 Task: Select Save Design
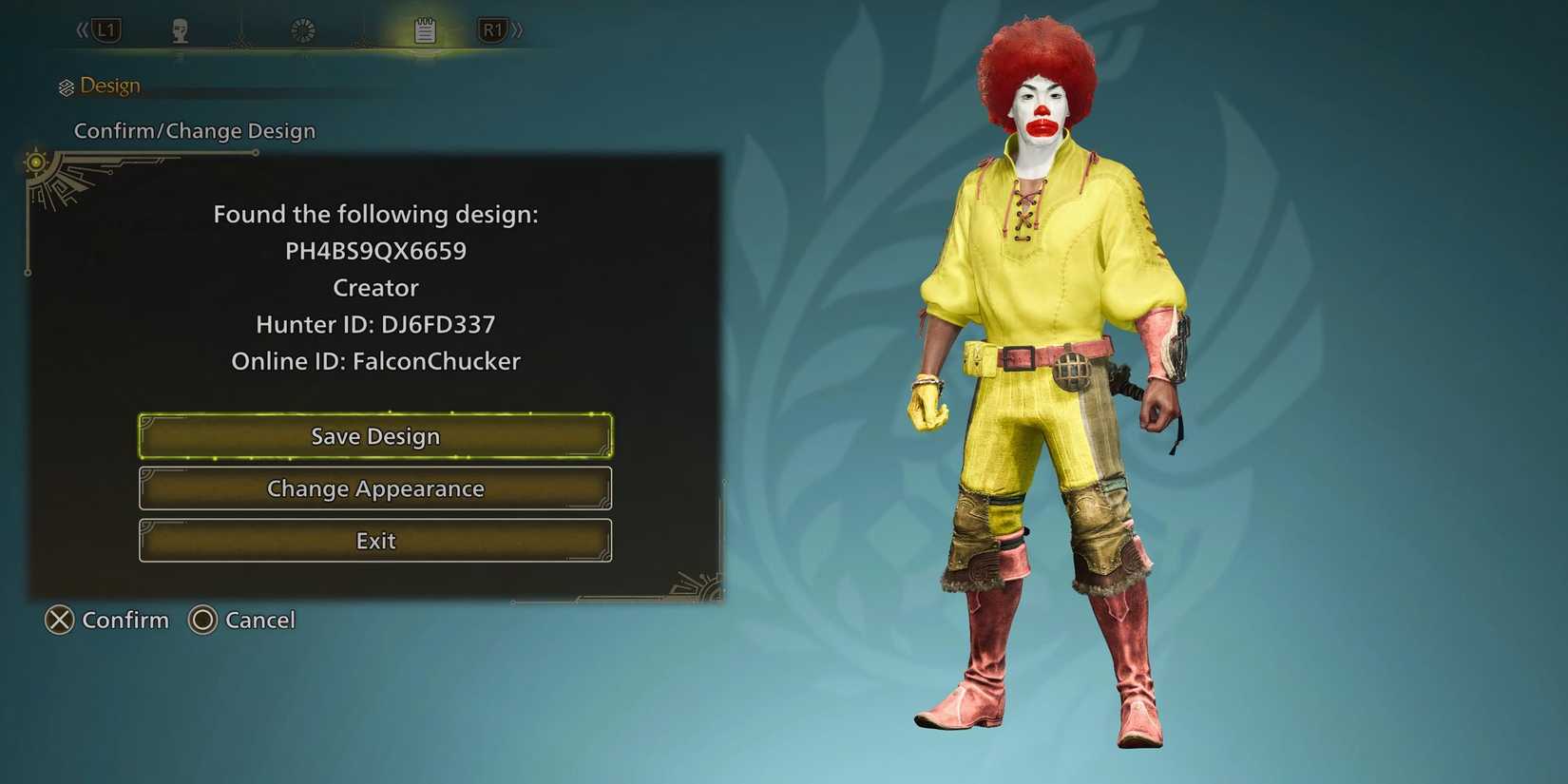pyautogui.click(x=374, y=435)
